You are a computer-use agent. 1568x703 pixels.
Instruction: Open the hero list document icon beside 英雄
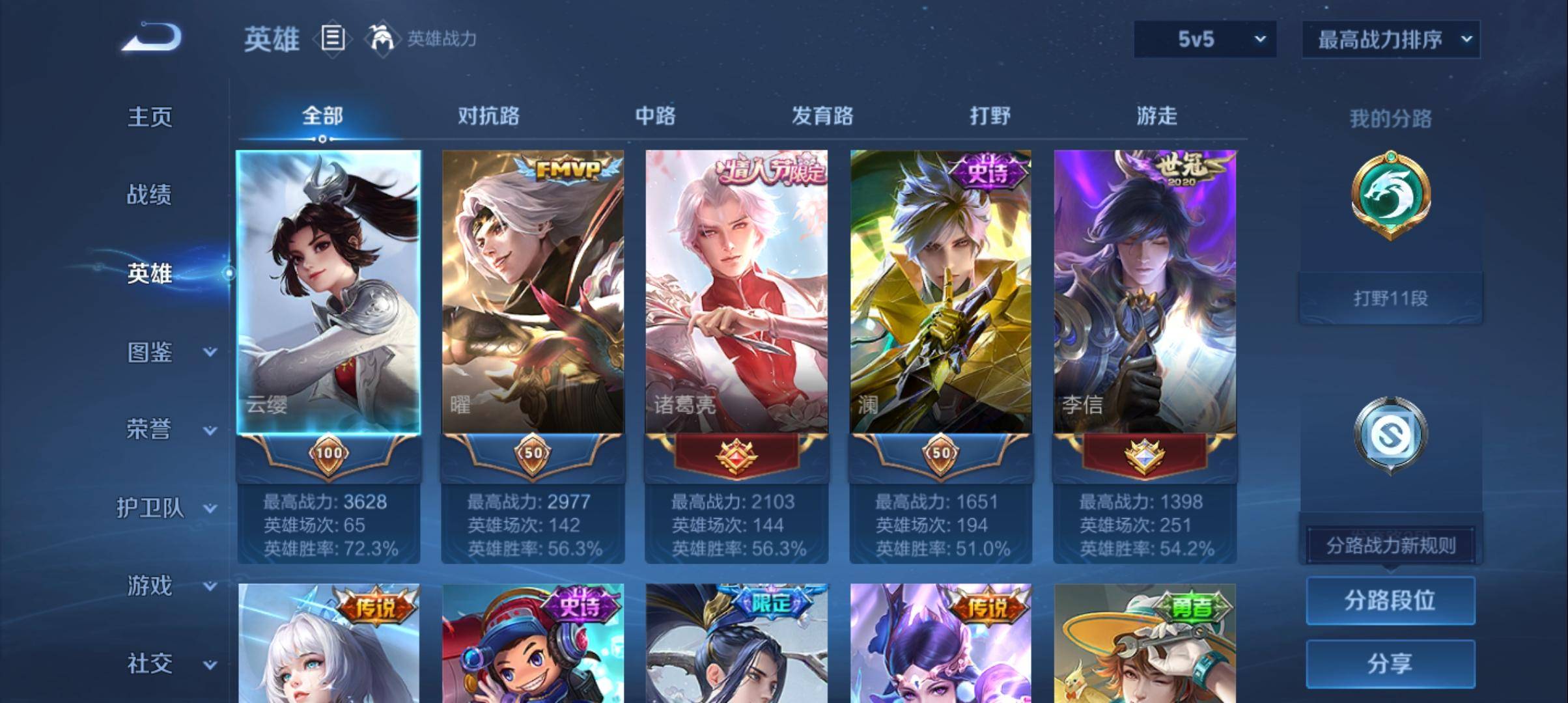point(332,39)
